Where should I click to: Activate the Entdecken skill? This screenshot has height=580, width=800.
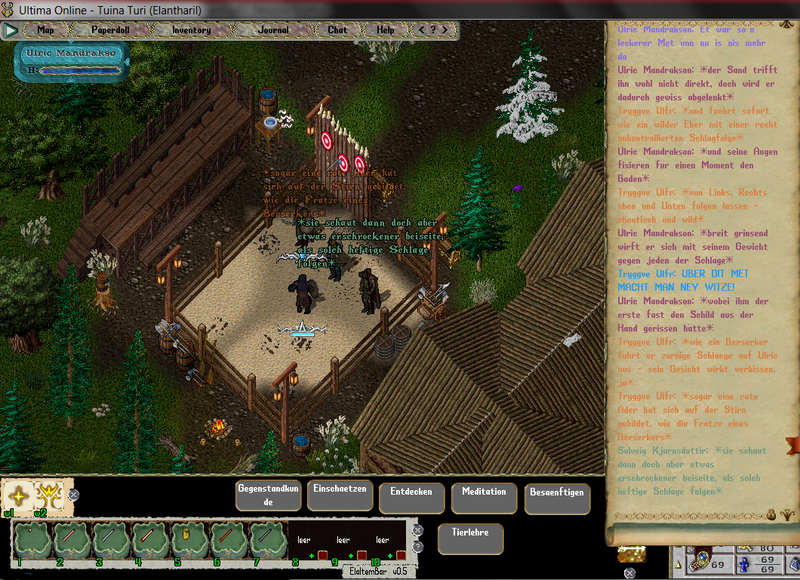click(x=411, y=497)
